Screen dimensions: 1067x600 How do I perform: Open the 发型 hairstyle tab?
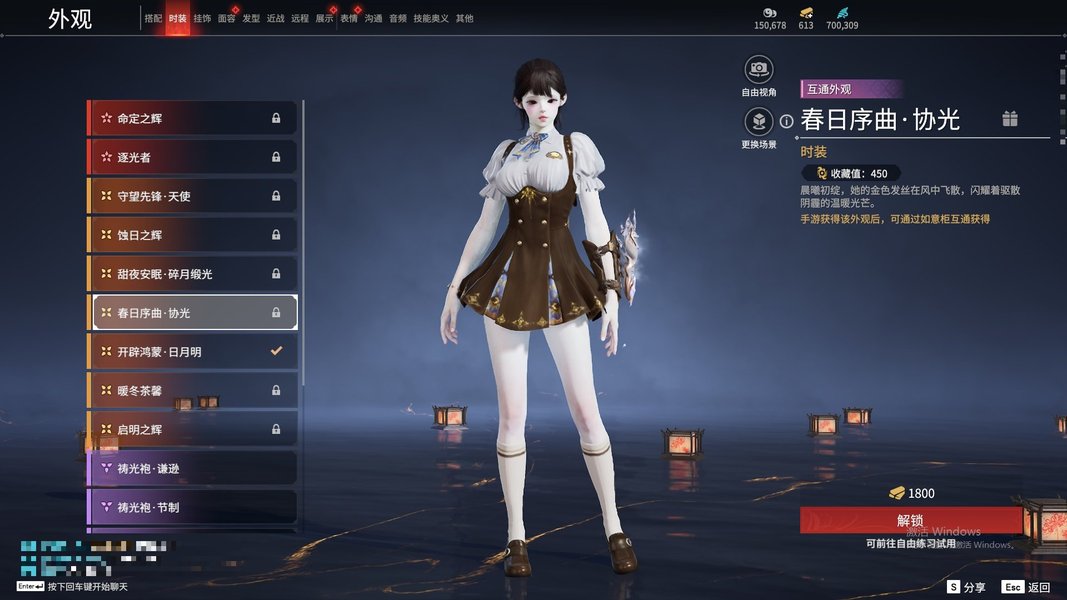(251, 18)
